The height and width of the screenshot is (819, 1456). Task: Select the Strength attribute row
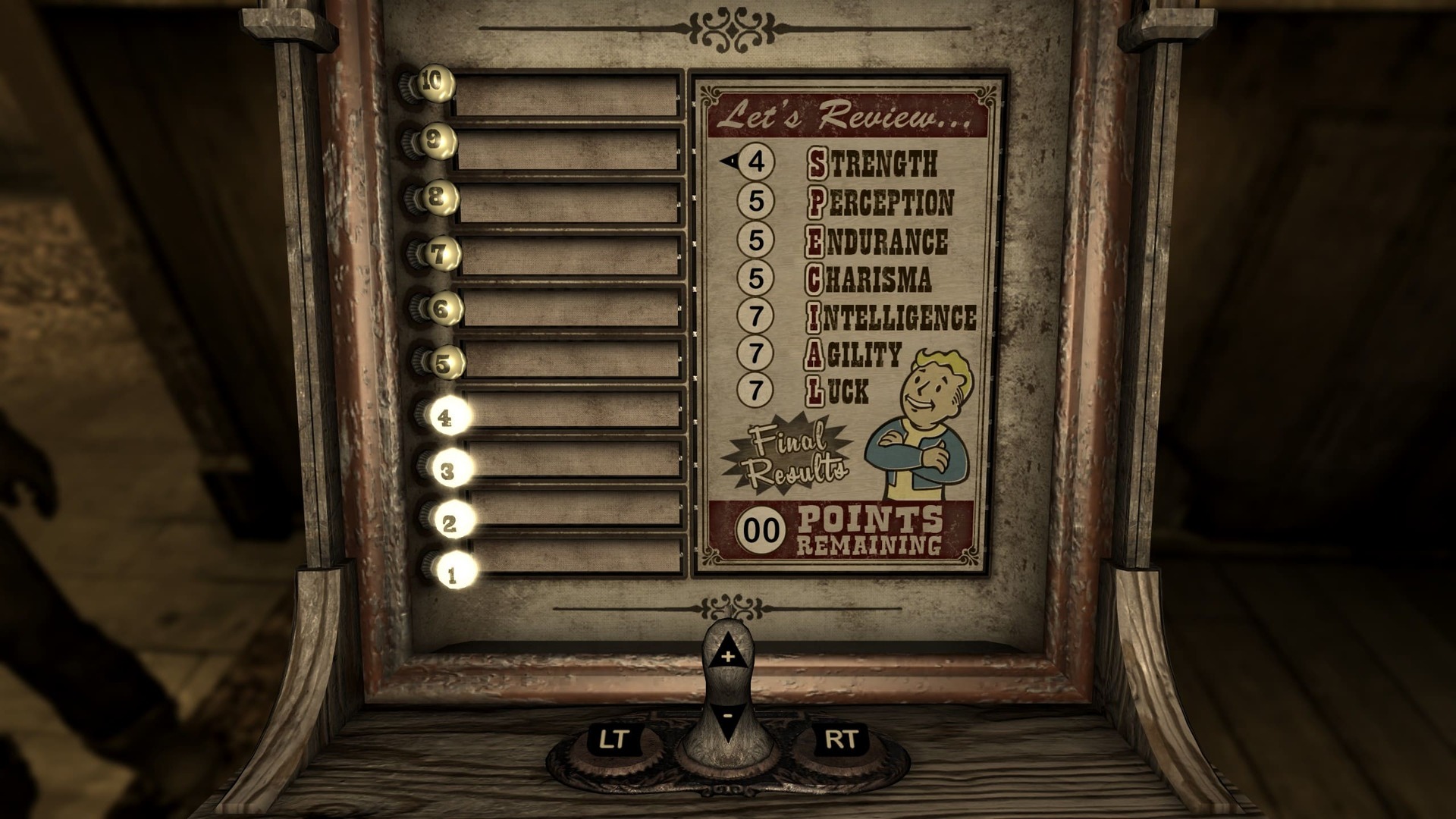(872, 163)
